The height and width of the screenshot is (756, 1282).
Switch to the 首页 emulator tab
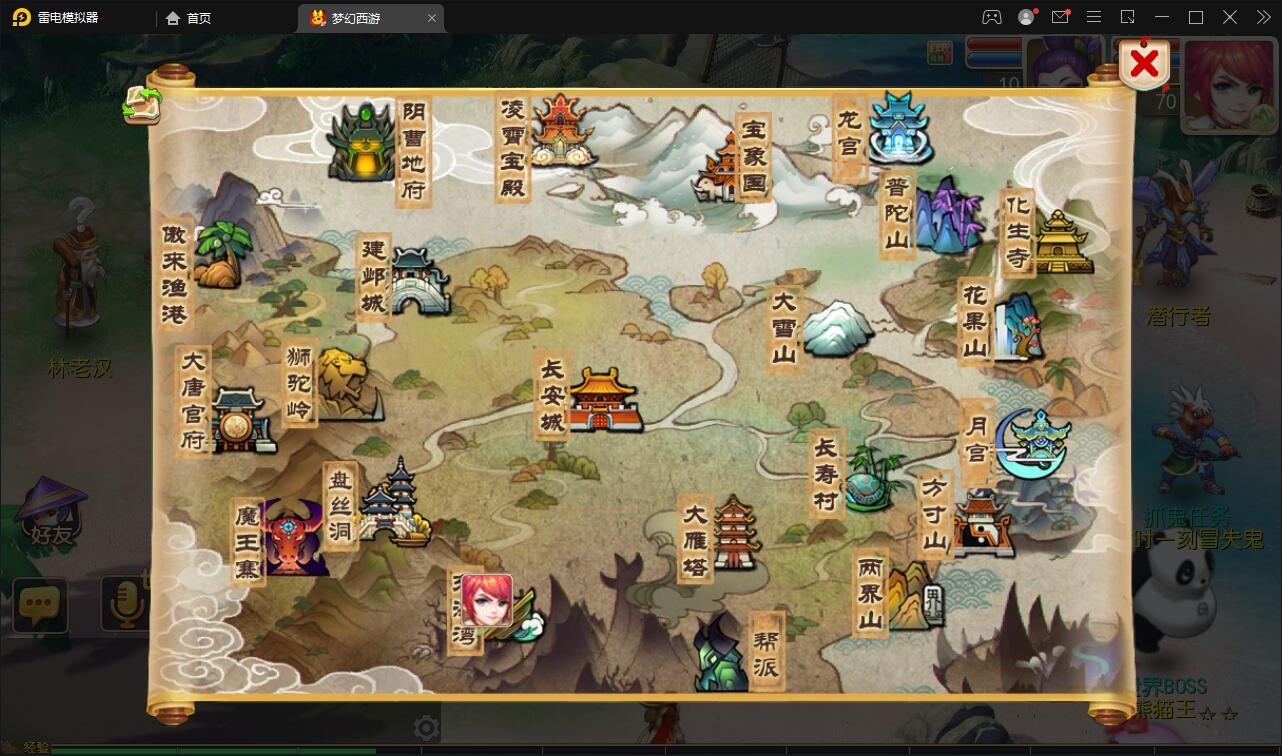point(188,18)
